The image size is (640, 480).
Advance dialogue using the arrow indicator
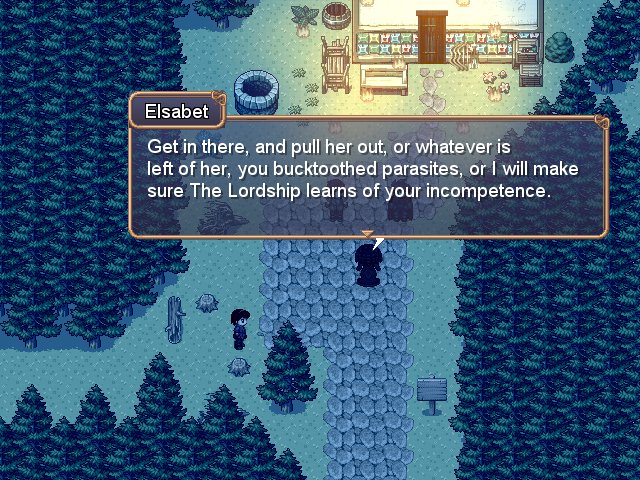tap(367, 235)
